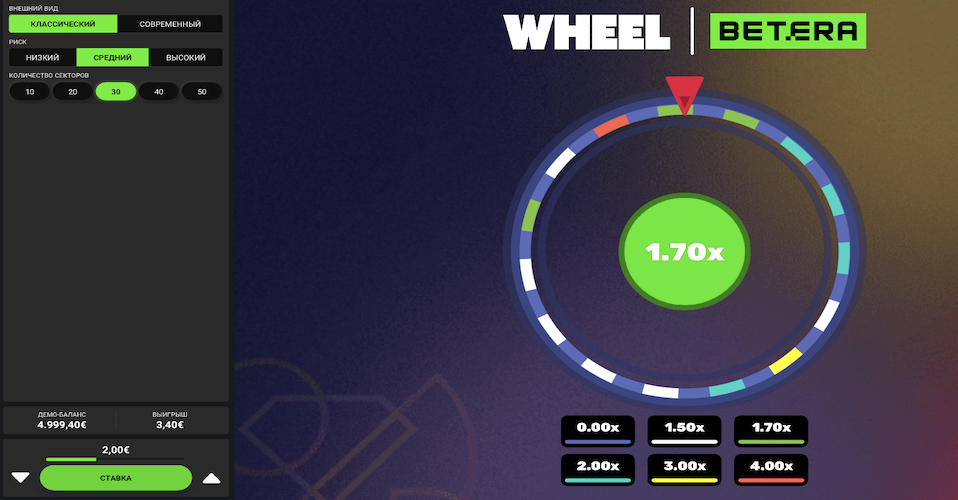Choose the Низкий risk level
This screenshot has height=500, width=958.
click(x=43, y=57)
